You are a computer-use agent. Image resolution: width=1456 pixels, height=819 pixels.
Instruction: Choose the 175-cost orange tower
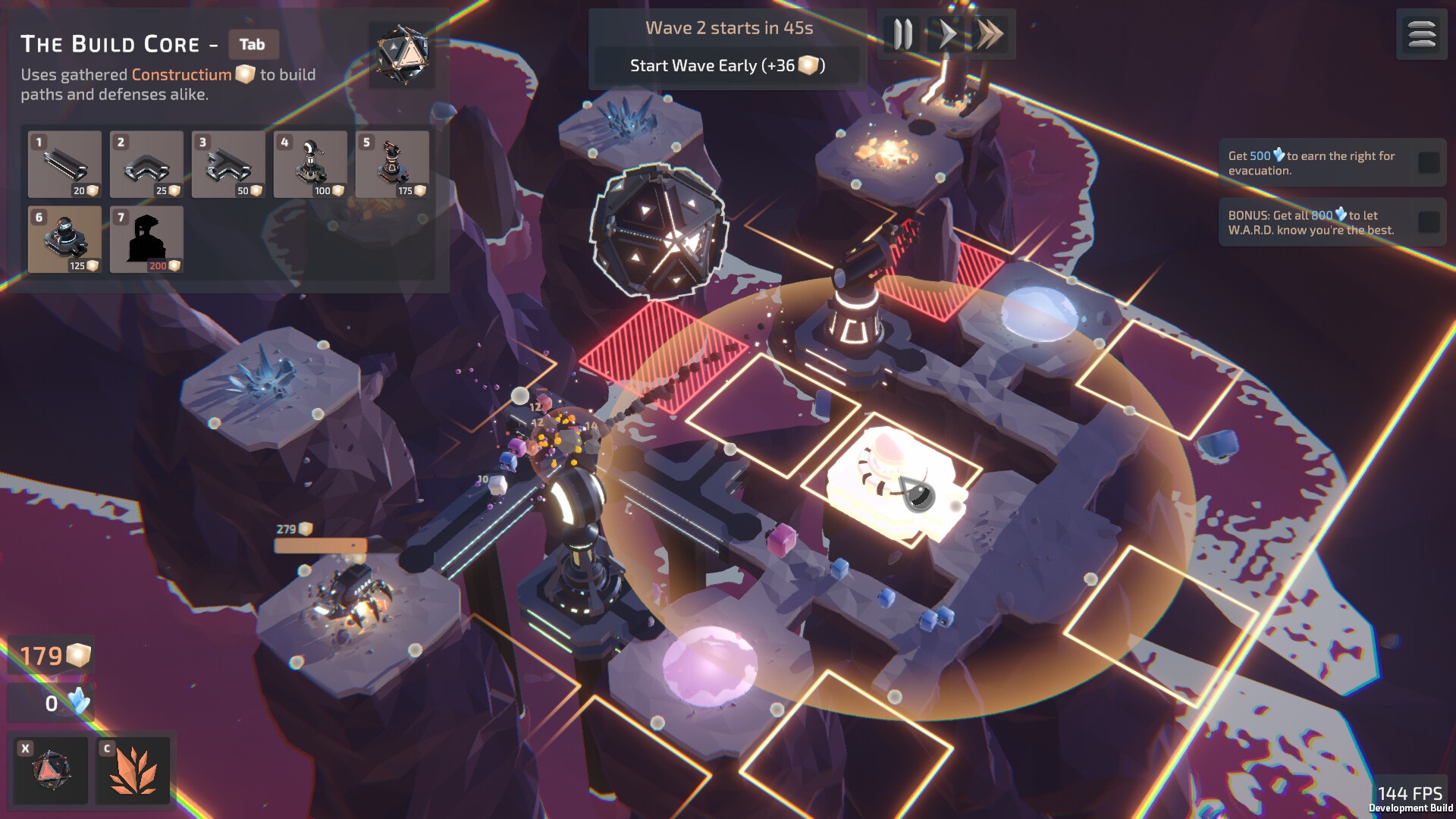[392, 164]
